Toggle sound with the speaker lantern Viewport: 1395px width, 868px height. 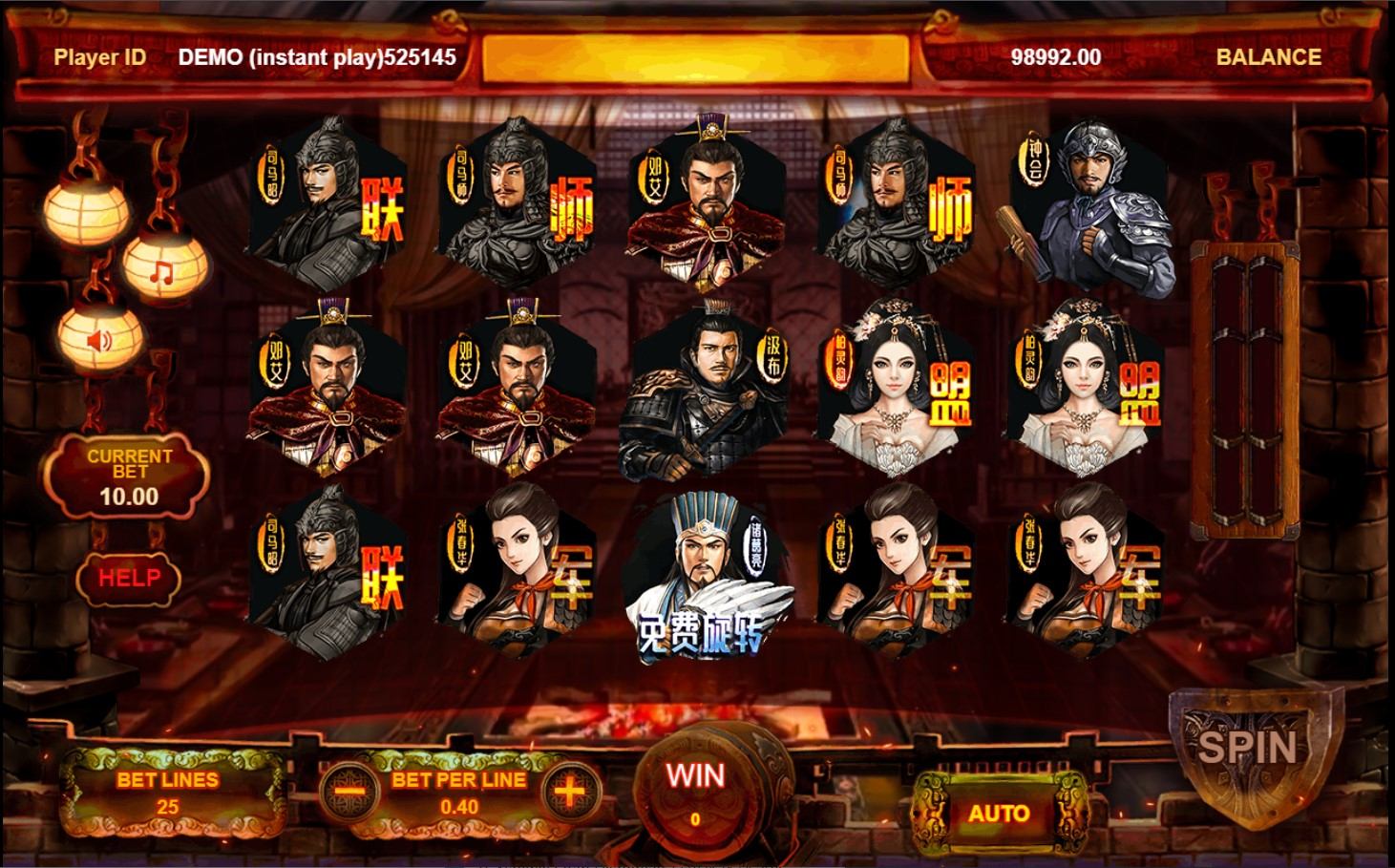coord(100,338)
